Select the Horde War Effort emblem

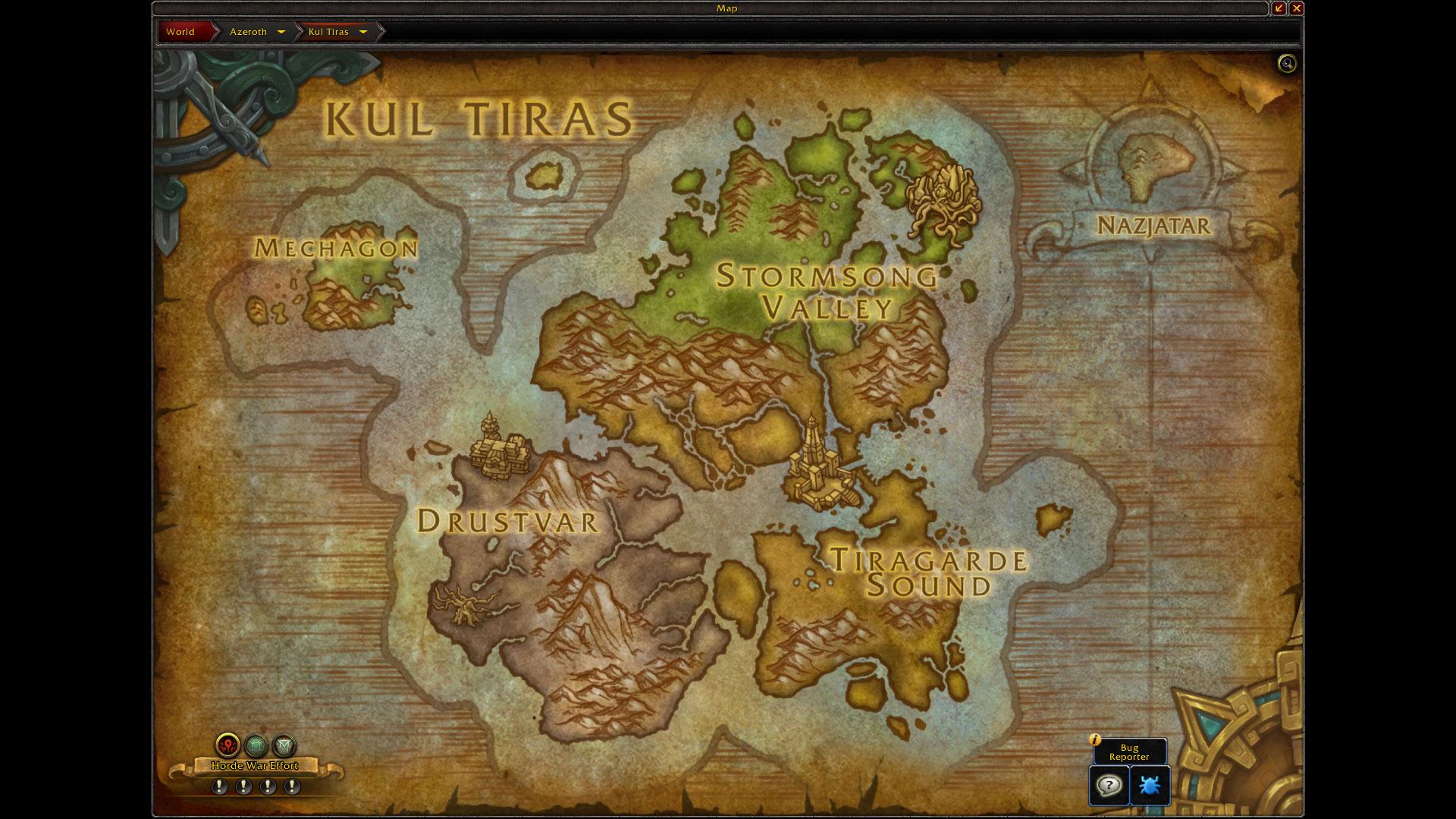pyautogui.click(x=227, y=745)
